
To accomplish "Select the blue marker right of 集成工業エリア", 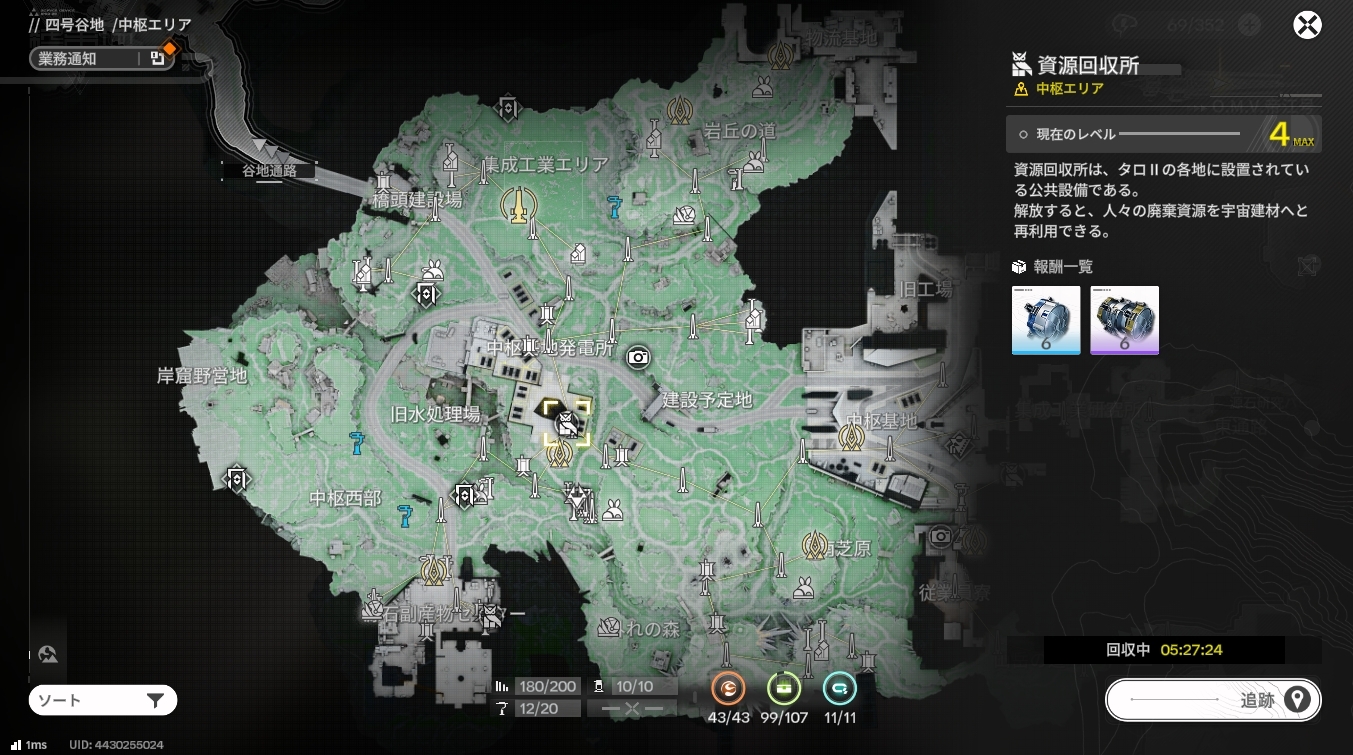I will tap(615, 207).
